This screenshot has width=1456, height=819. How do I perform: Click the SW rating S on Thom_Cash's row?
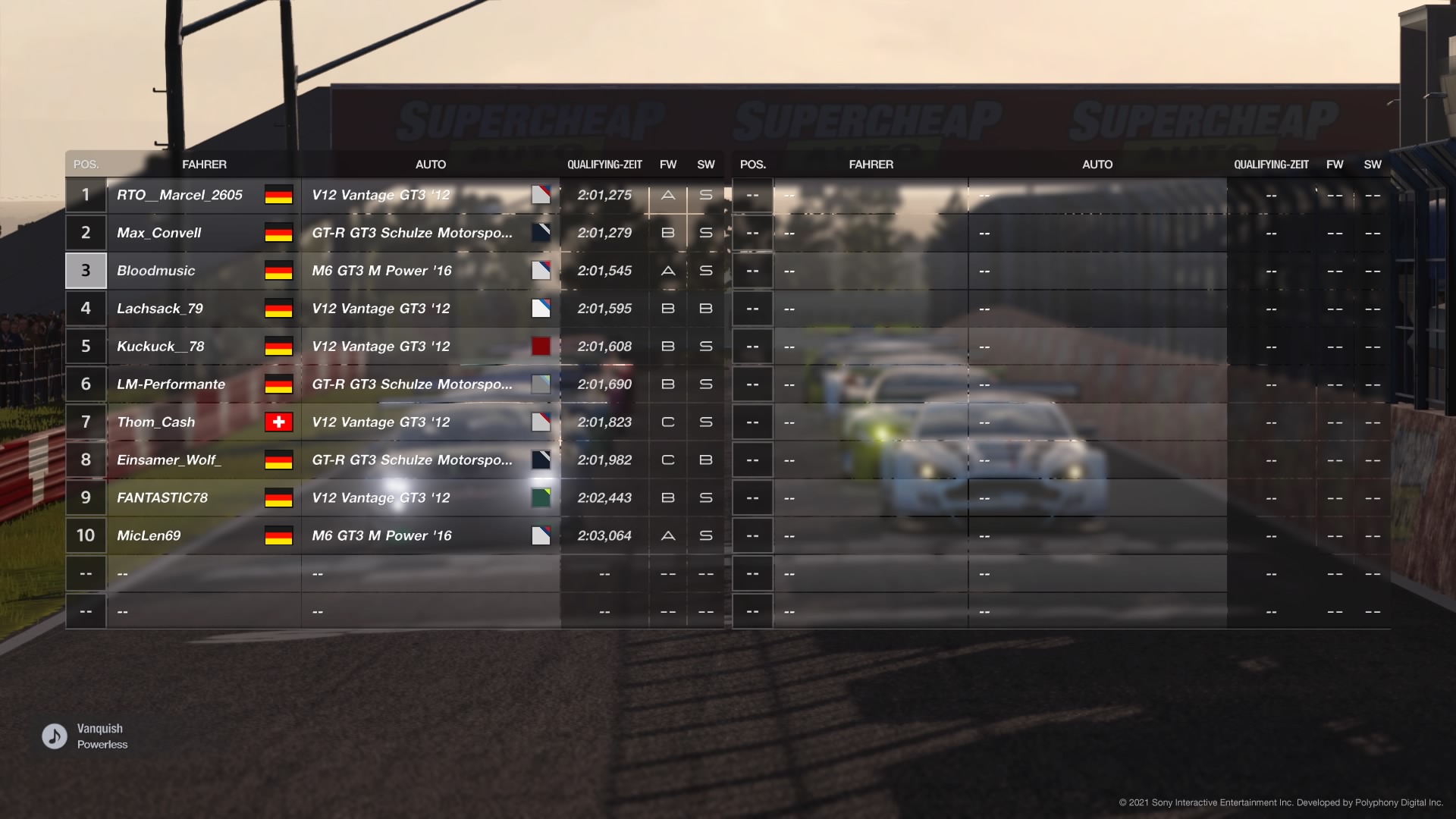(705, 422)
